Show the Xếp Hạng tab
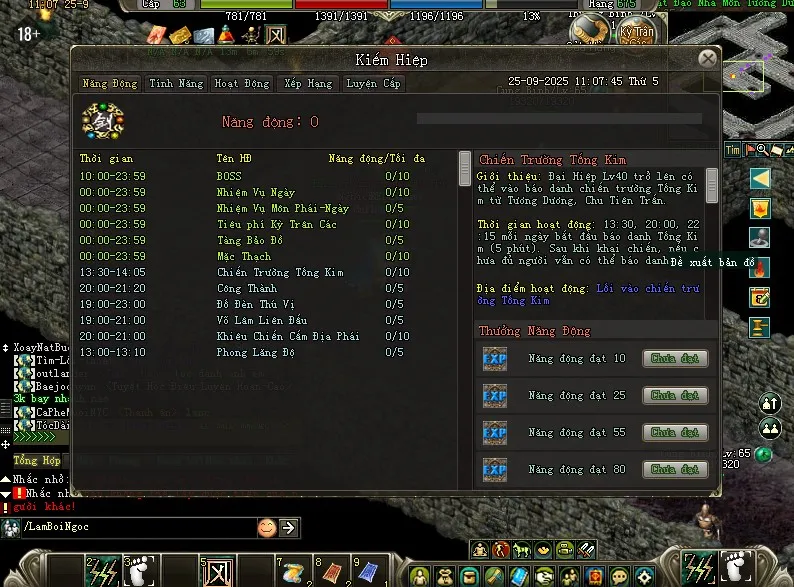Image resolution: width=794 pixels, height=587 pixels. pyautogui.click(x=306, y=84)
